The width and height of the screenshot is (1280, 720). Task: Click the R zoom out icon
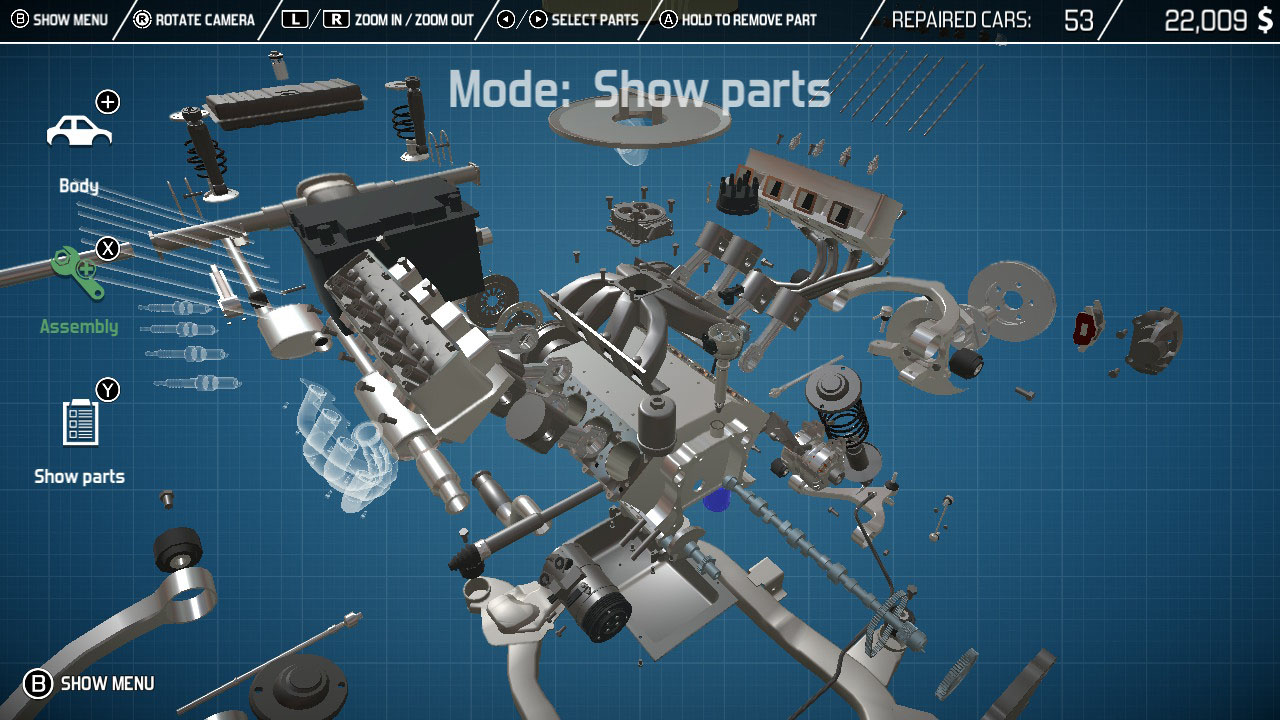(x=335, y=17)
